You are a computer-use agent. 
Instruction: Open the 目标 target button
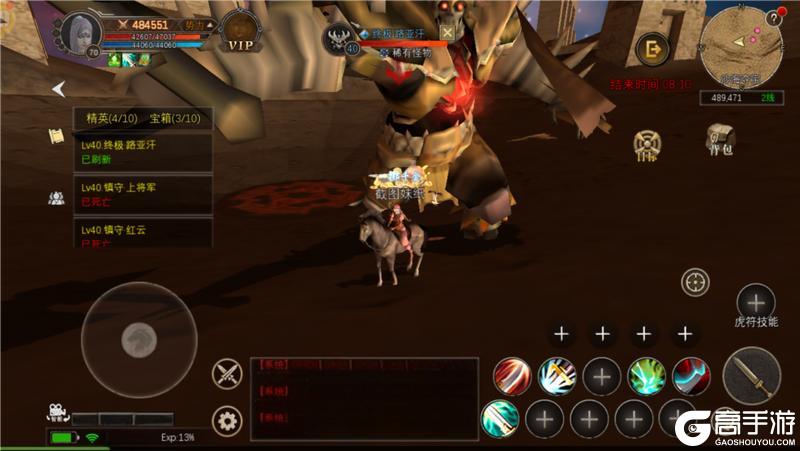(x=647, y=144)
